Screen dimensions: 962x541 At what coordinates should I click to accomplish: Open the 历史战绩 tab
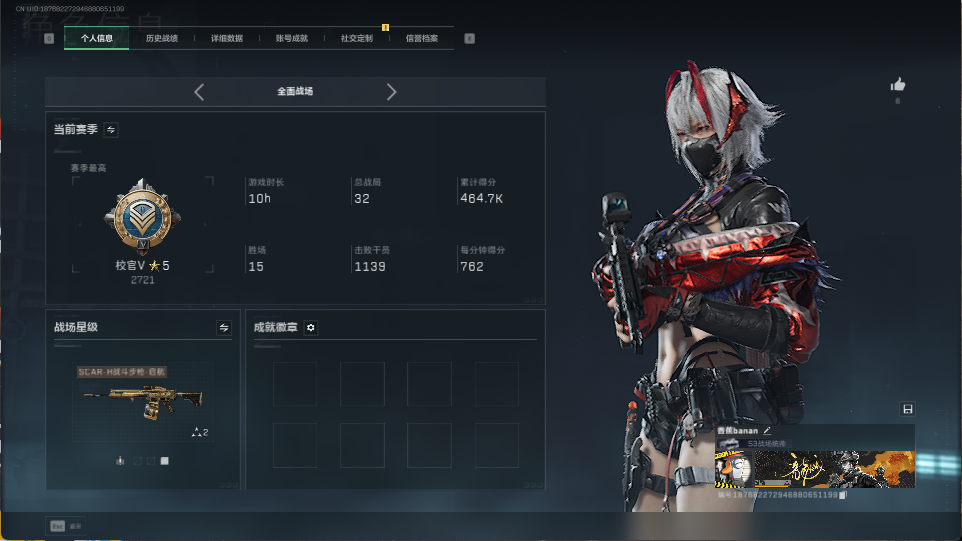click(162, 38)
